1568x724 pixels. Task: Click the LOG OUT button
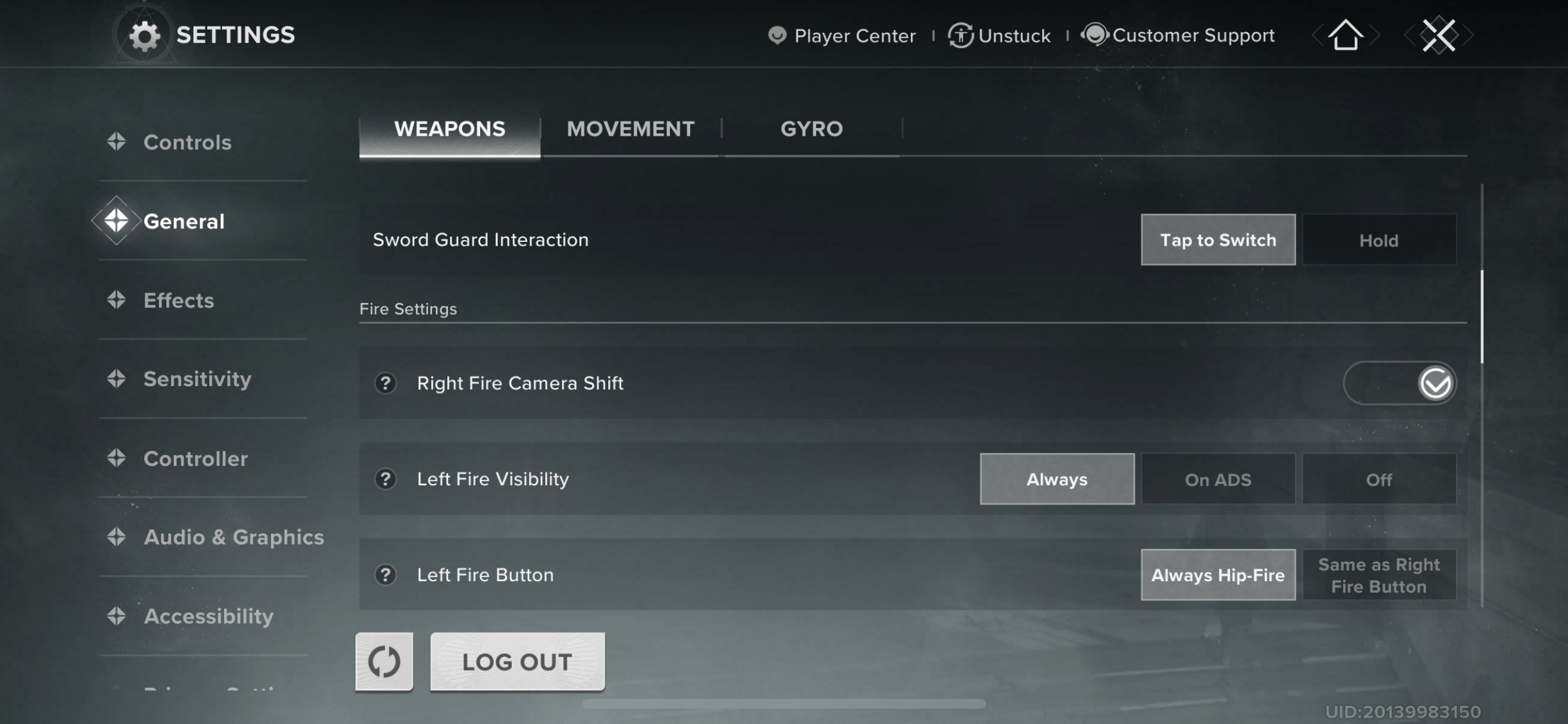(517, 662)
